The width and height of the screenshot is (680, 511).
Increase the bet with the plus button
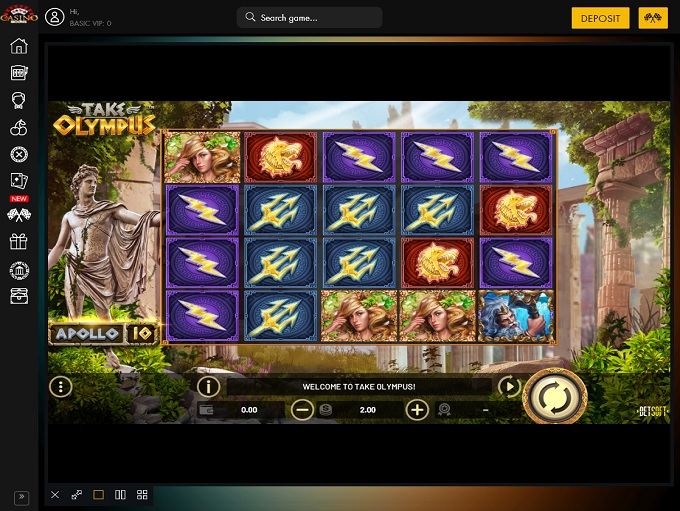tap(417, 409)
